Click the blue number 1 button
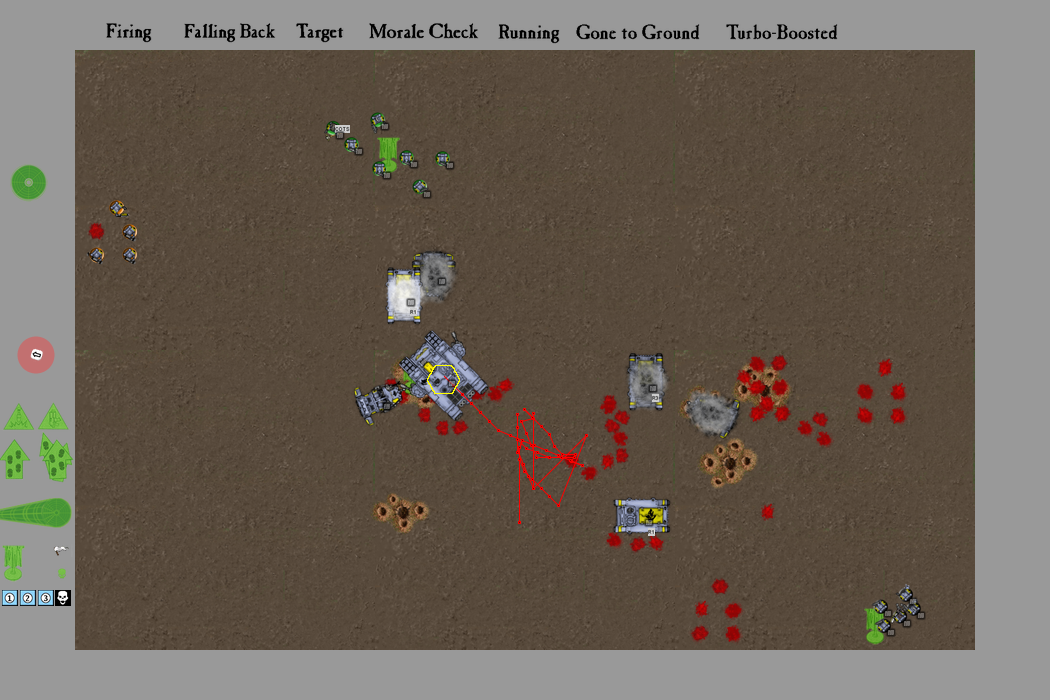The image size is (1050, 700). pyautogui.click(x=10, y=598)
